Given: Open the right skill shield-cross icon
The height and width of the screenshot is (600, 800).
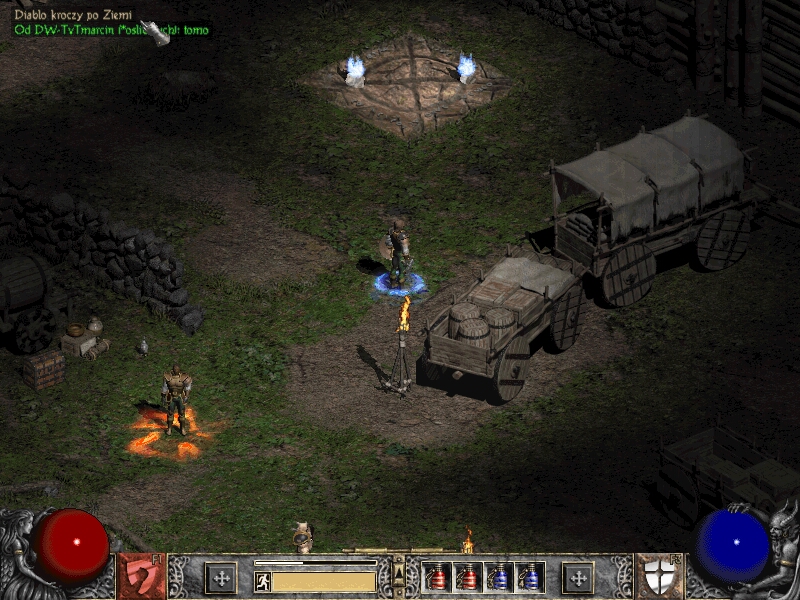Looking at the screenshot, I should coord(657,576).
